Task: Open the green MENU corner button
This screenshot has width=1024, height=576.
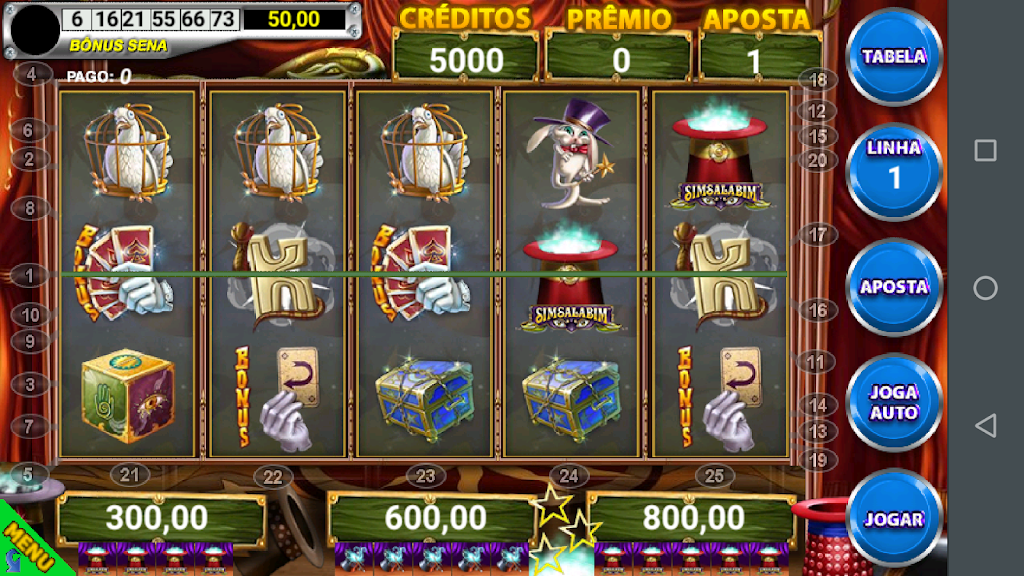Action: coord(24,547)
